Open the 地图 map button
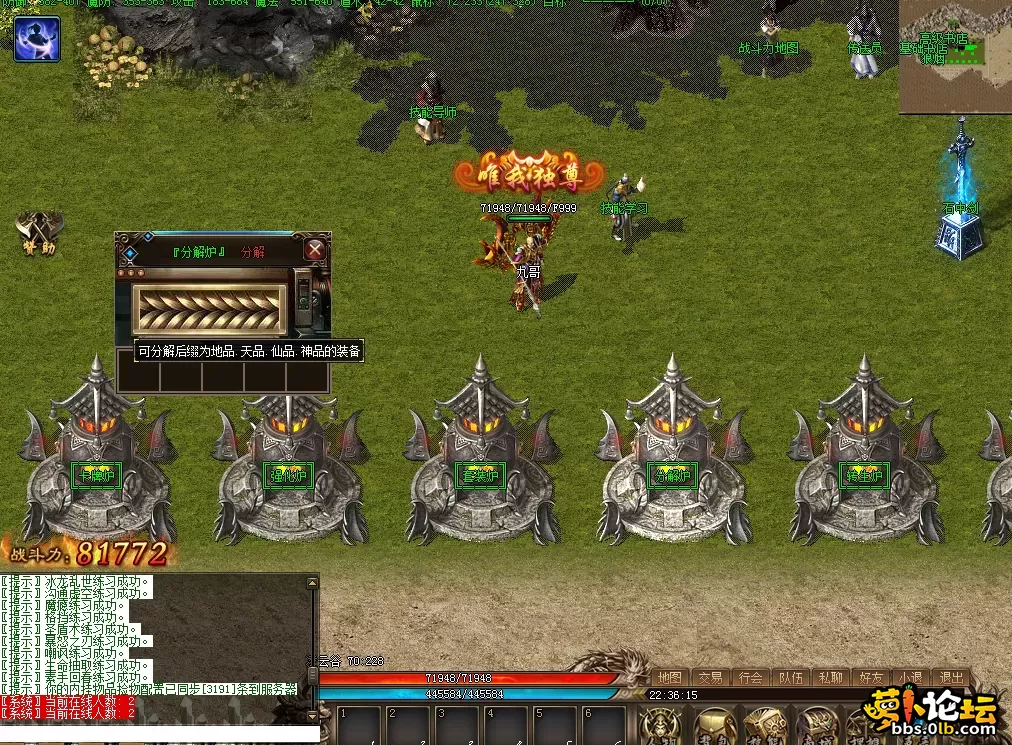 tap(669, 677)
